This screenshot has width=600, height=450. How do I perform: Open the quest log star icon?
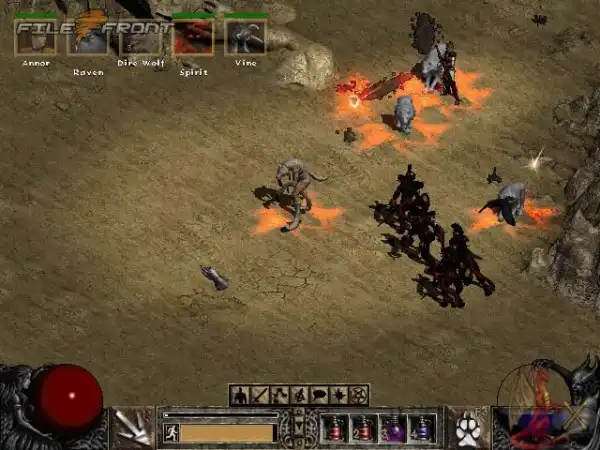(340, 395)
